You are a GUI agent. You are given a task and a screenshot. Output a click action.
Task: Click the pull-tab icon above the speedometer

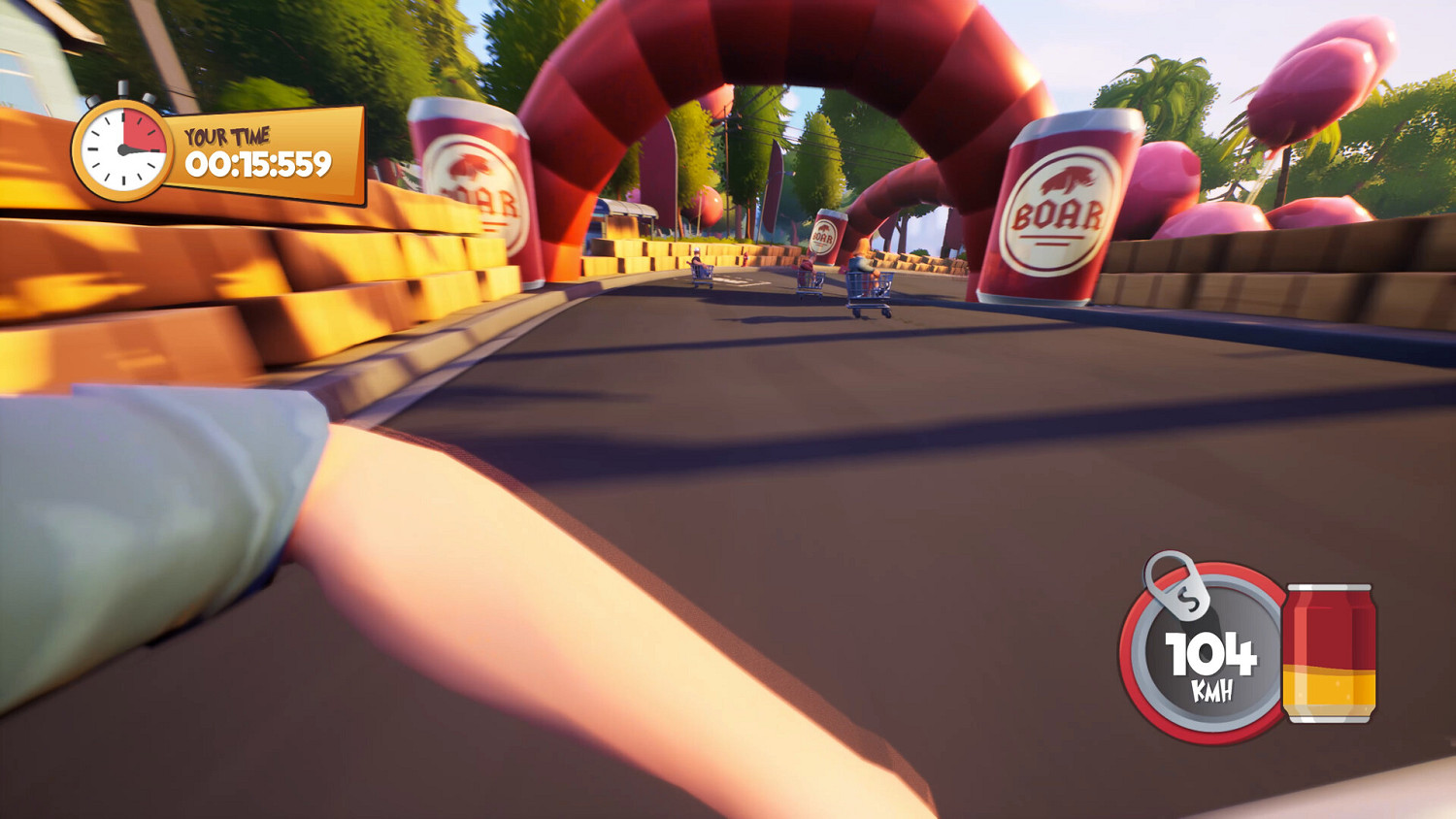click(1177, 586)
